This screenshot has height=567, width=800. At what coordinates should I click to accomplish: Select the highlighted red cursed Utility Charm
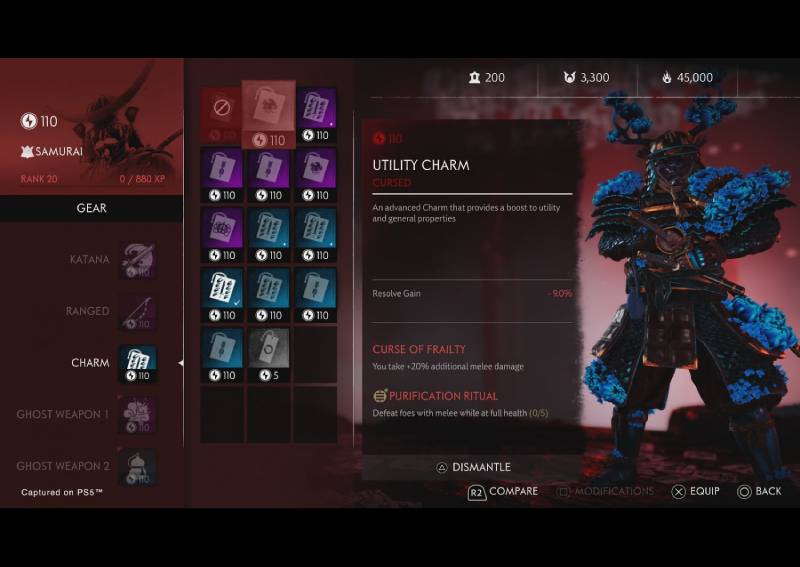(268, 113)
